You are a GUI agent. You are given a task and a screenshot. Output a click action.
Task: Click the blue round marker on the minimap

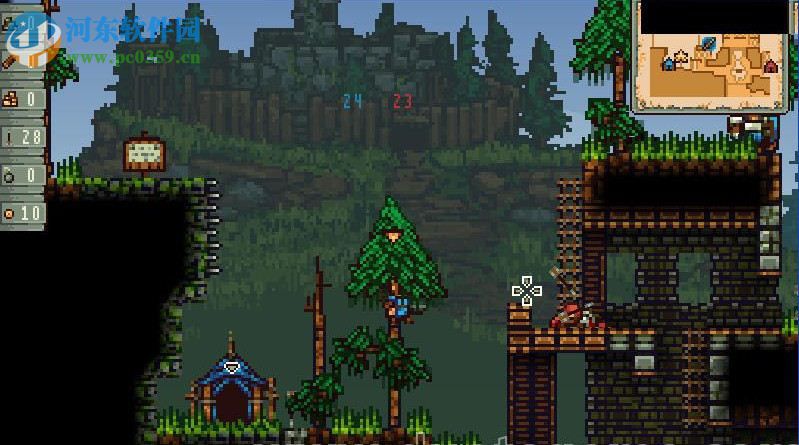(708, 42)
